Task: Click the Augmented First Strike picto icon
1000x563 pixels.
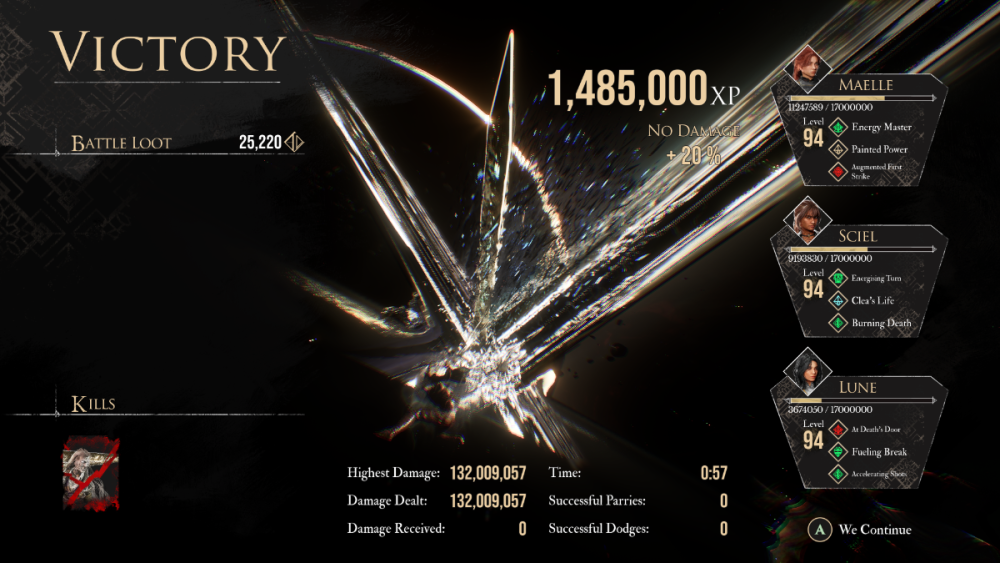Action: 838,172
